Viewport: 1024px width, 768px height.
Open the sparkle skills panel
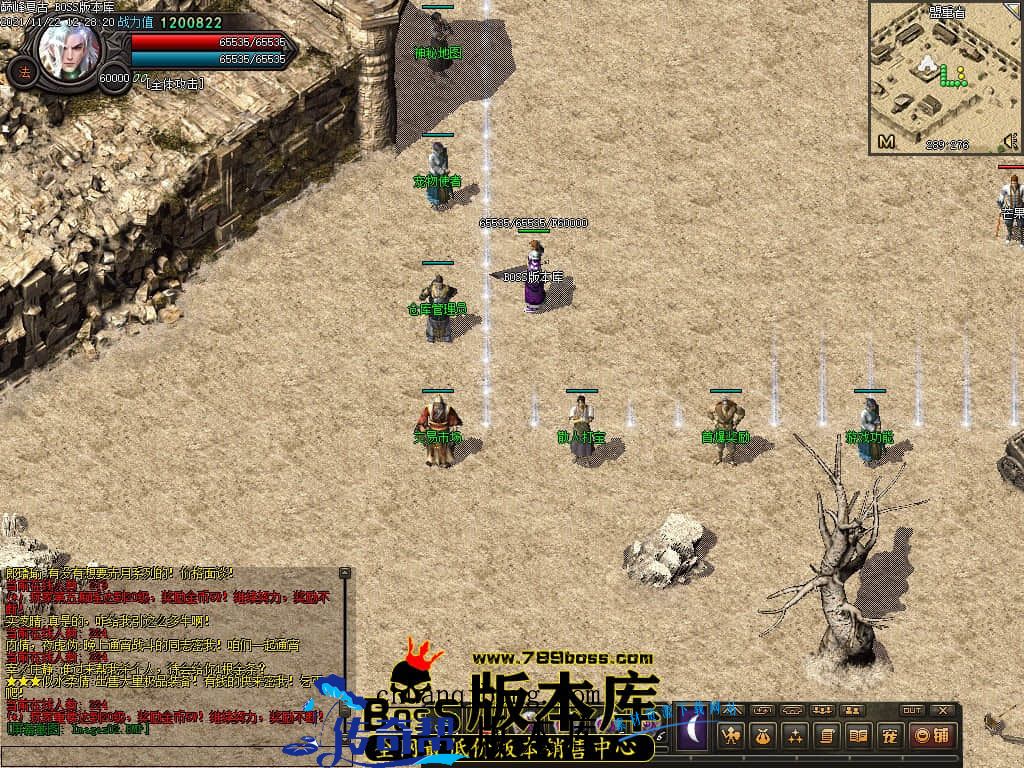(x=795, y=737)
